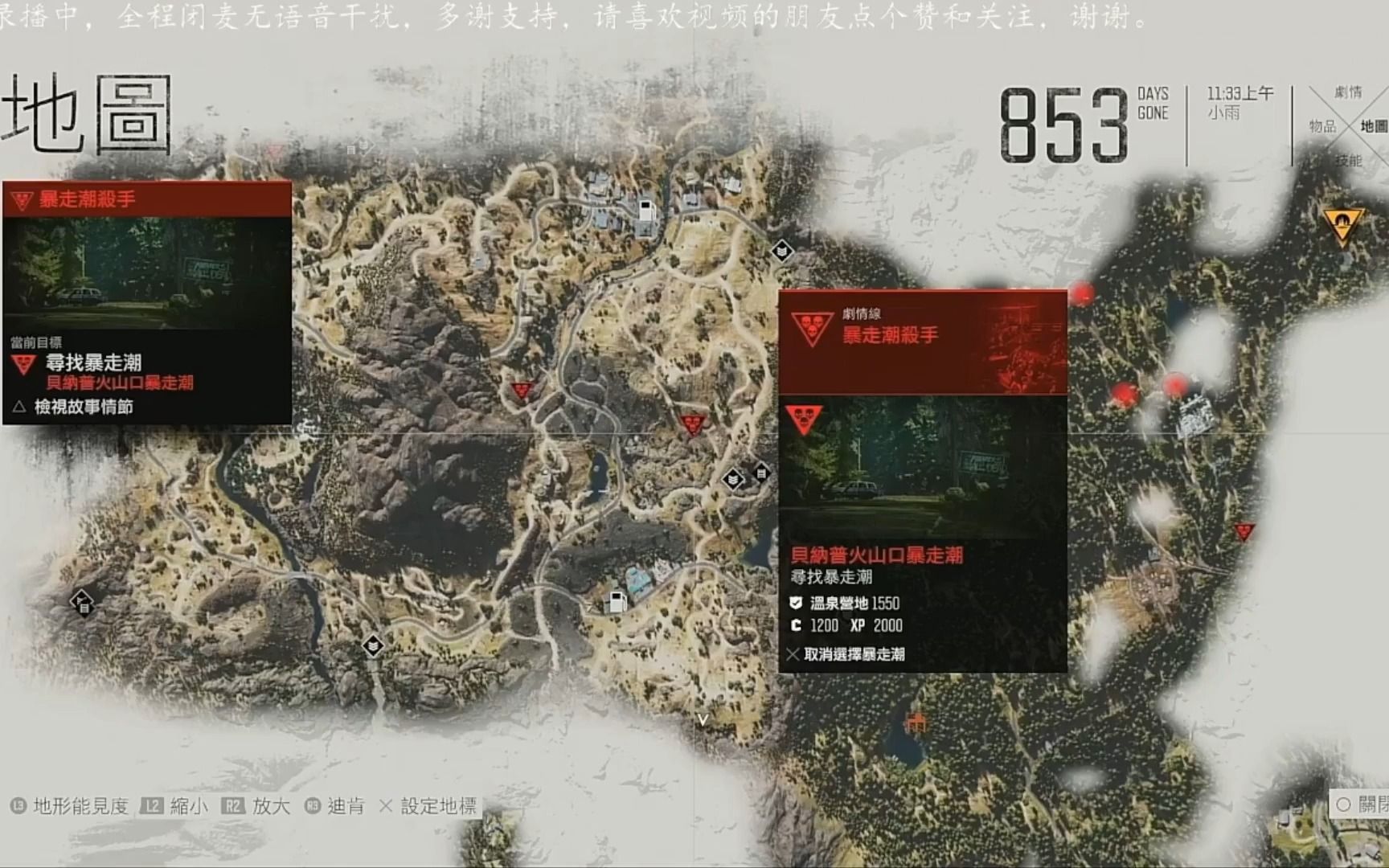Select a red horde dot on the eastern map
This screenshot has height=868, width=1389.
[1084, 294]
